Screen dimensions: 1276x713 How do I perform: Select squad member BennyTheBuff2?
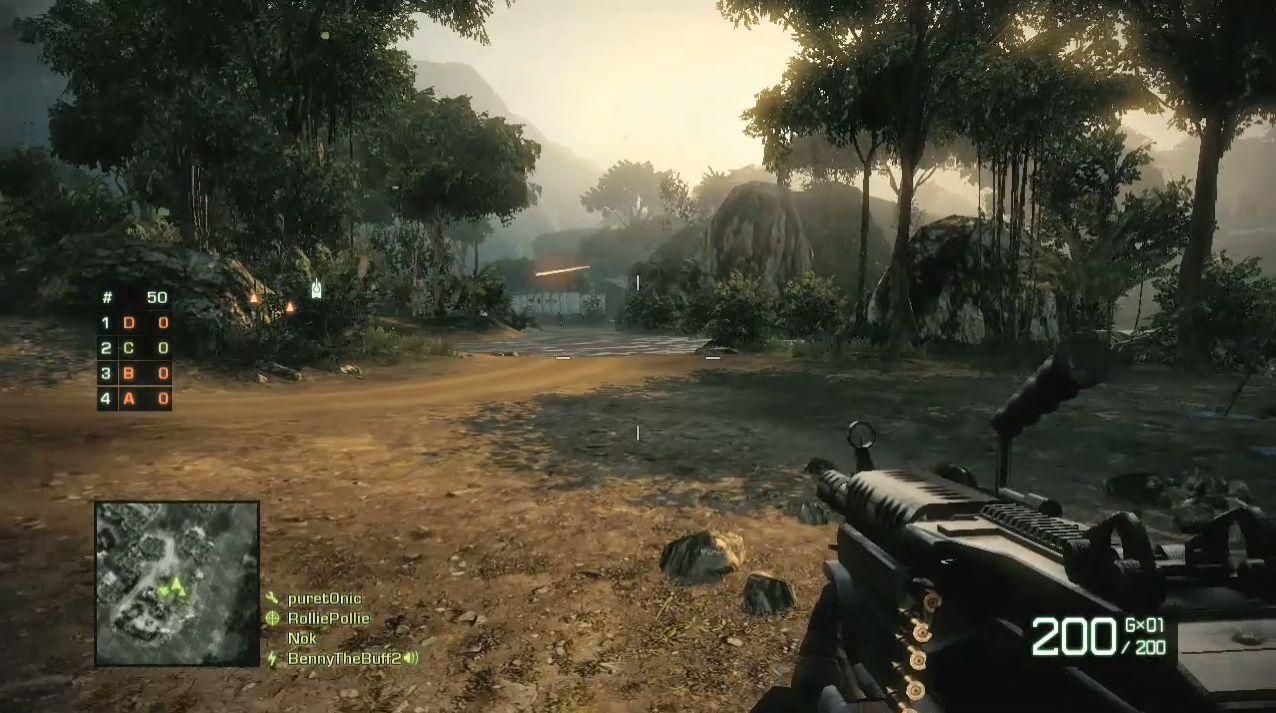(x=343, y=658)
